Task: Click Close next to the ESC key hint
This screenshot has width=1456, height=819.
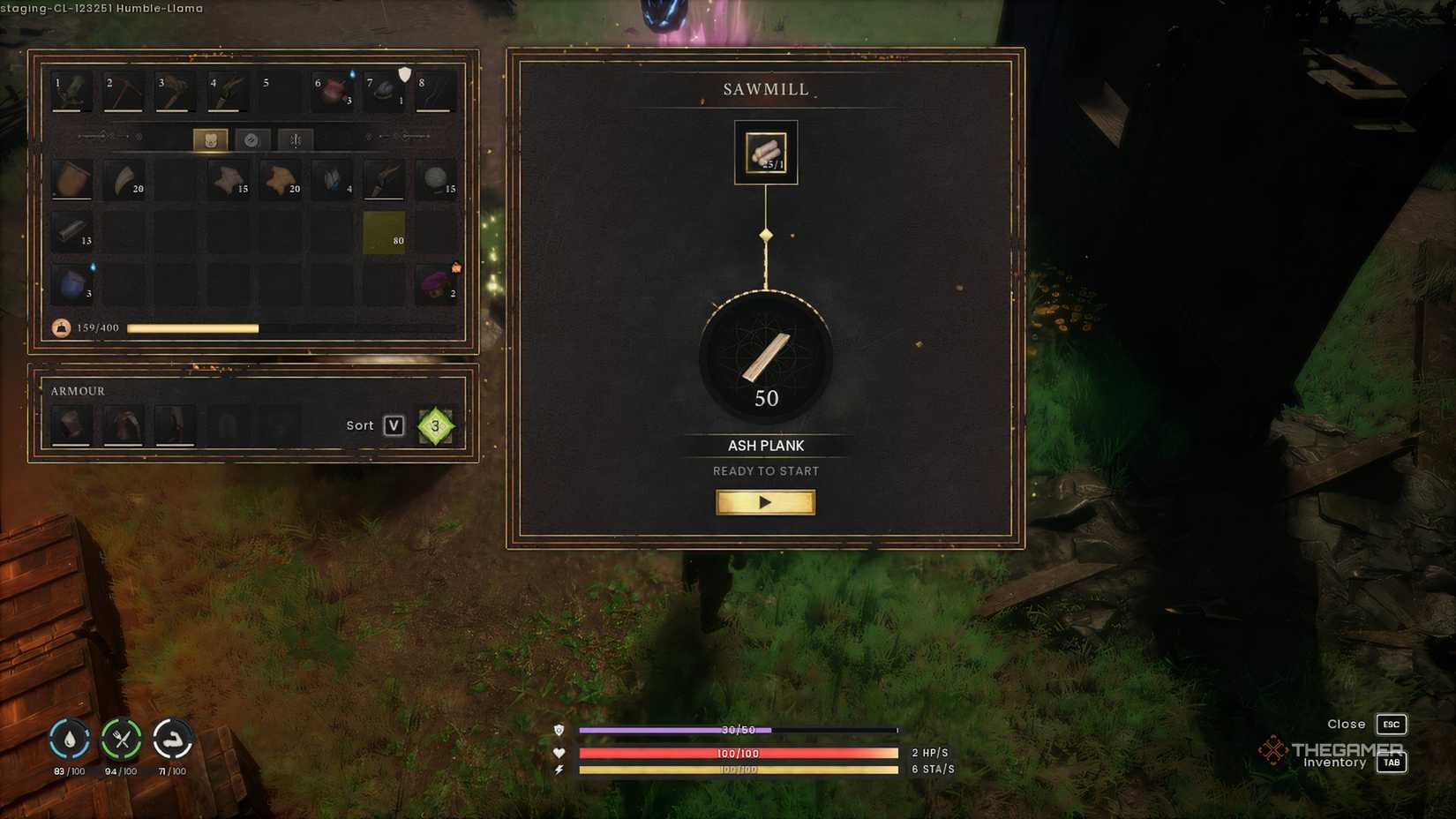Action: coord(1346,724)
